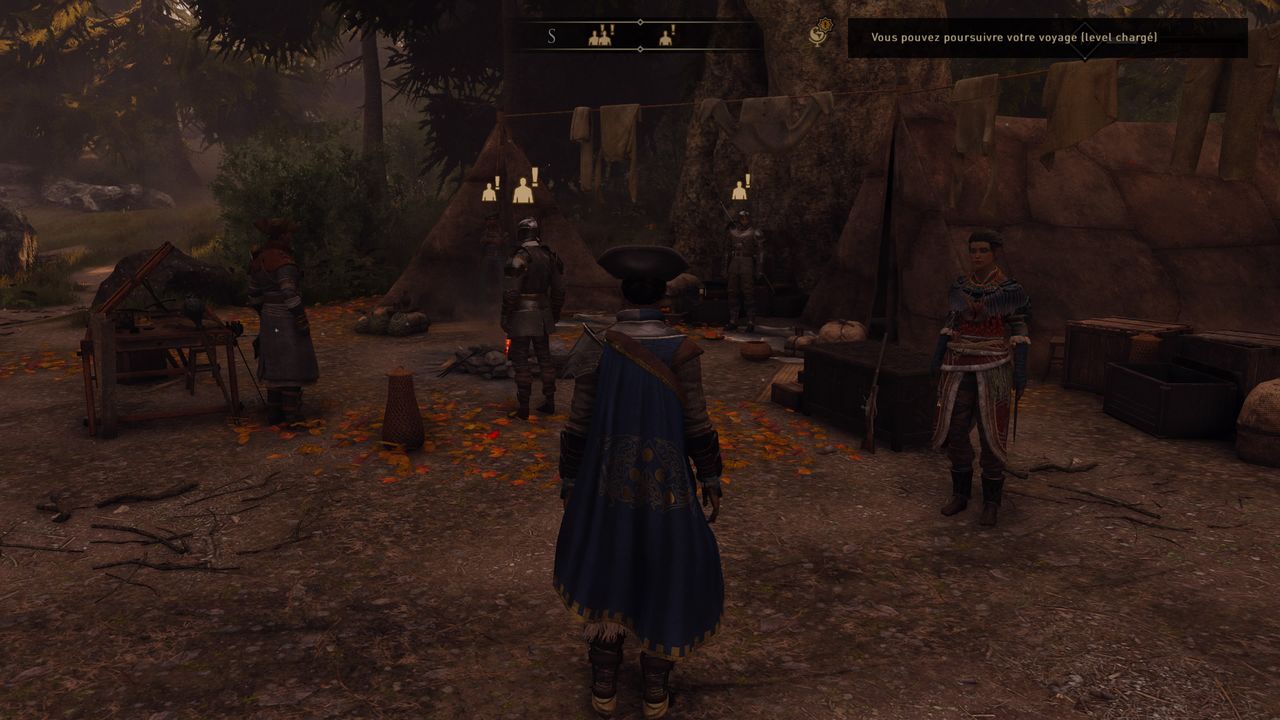Screen dimensions: 1280x720
Task: Click the paired-figures marker on the compass
Action: [x=600, y=37]
